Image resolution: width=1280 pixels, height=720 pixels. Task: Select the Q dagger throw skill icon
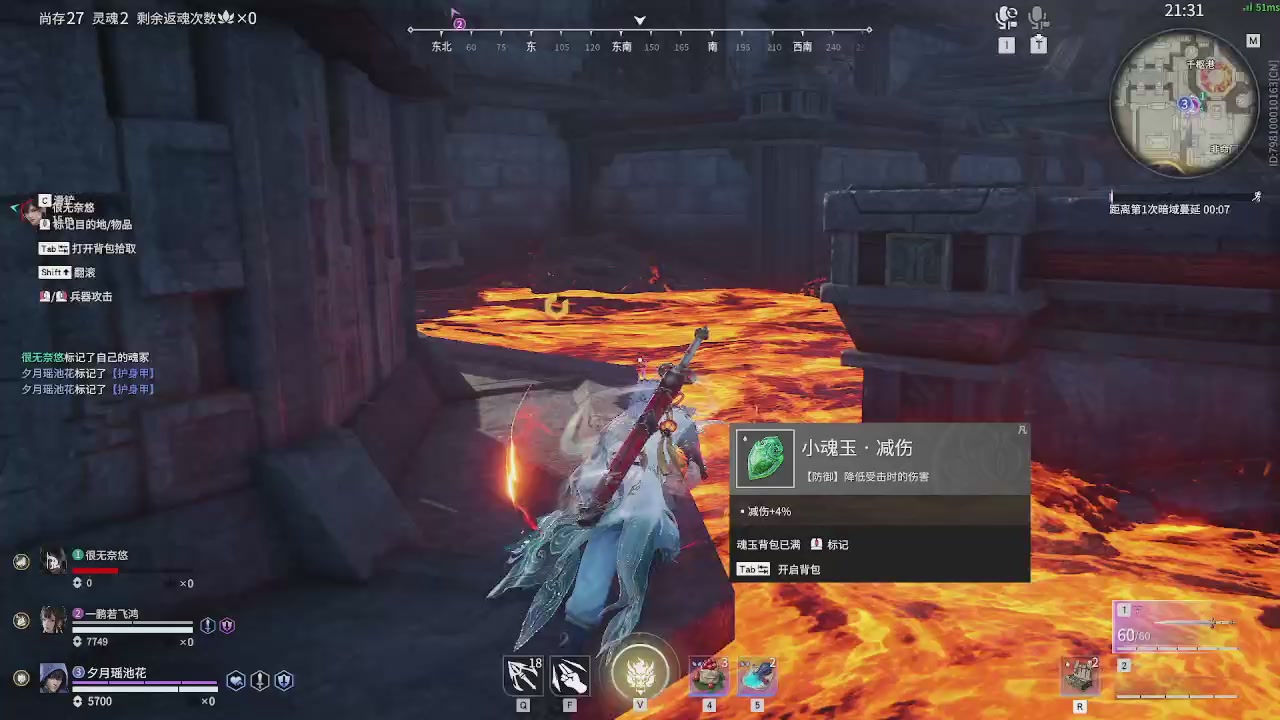522,675
